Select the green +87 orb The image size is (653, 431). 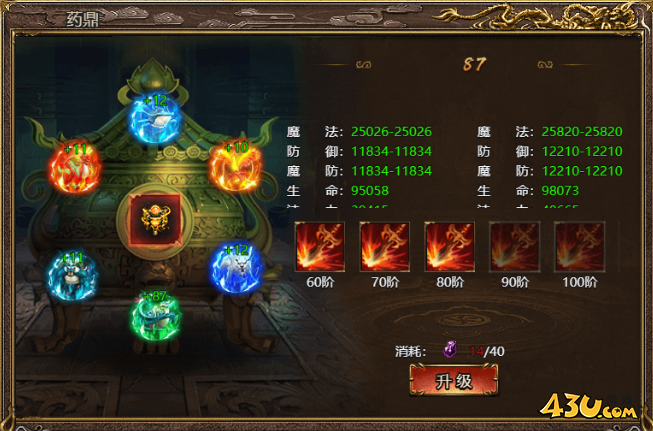pyautogui.click(x=155, y=315)
